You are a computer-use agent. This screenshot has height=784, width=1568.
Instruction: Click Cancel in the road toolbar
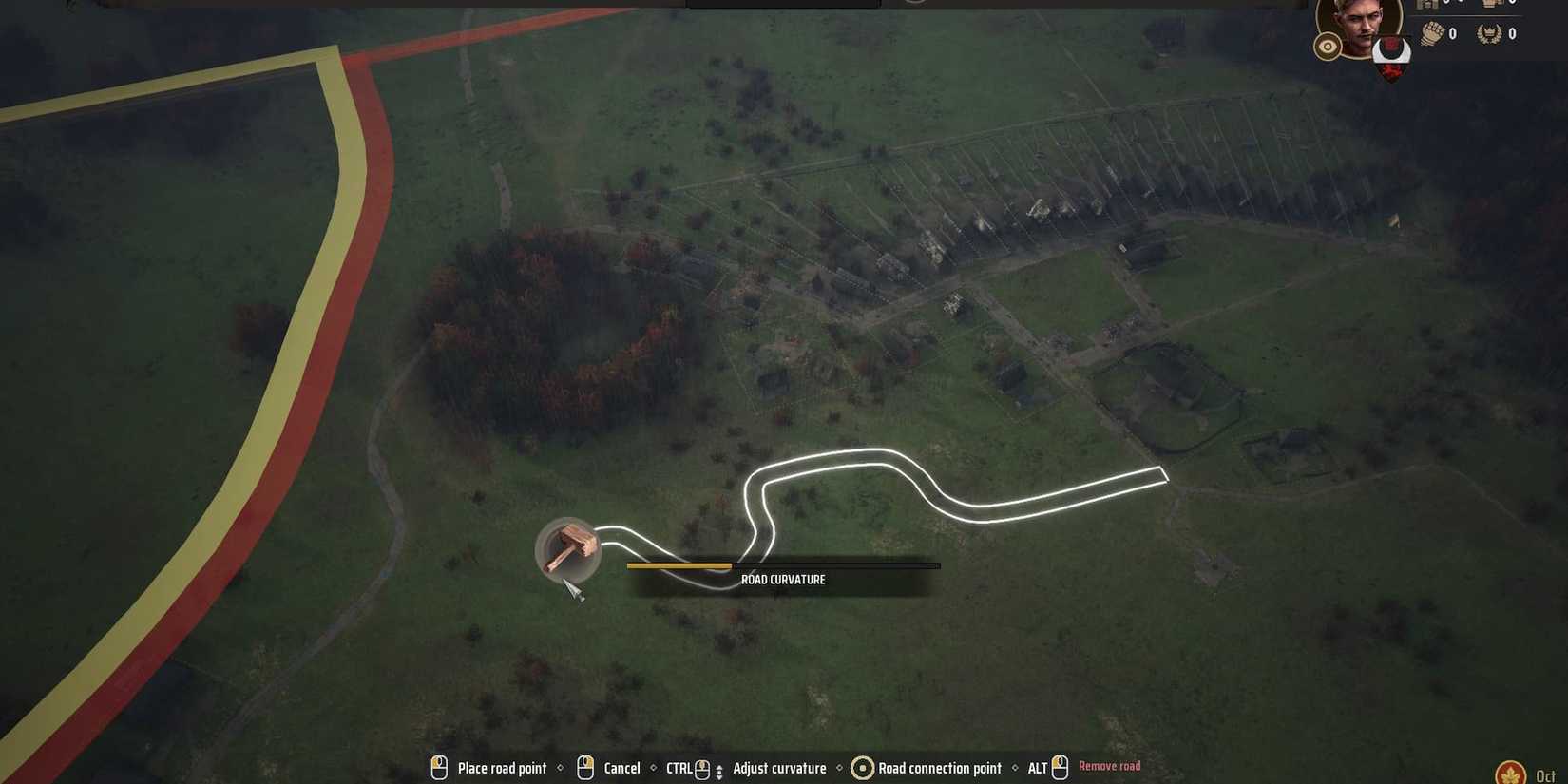622,768
